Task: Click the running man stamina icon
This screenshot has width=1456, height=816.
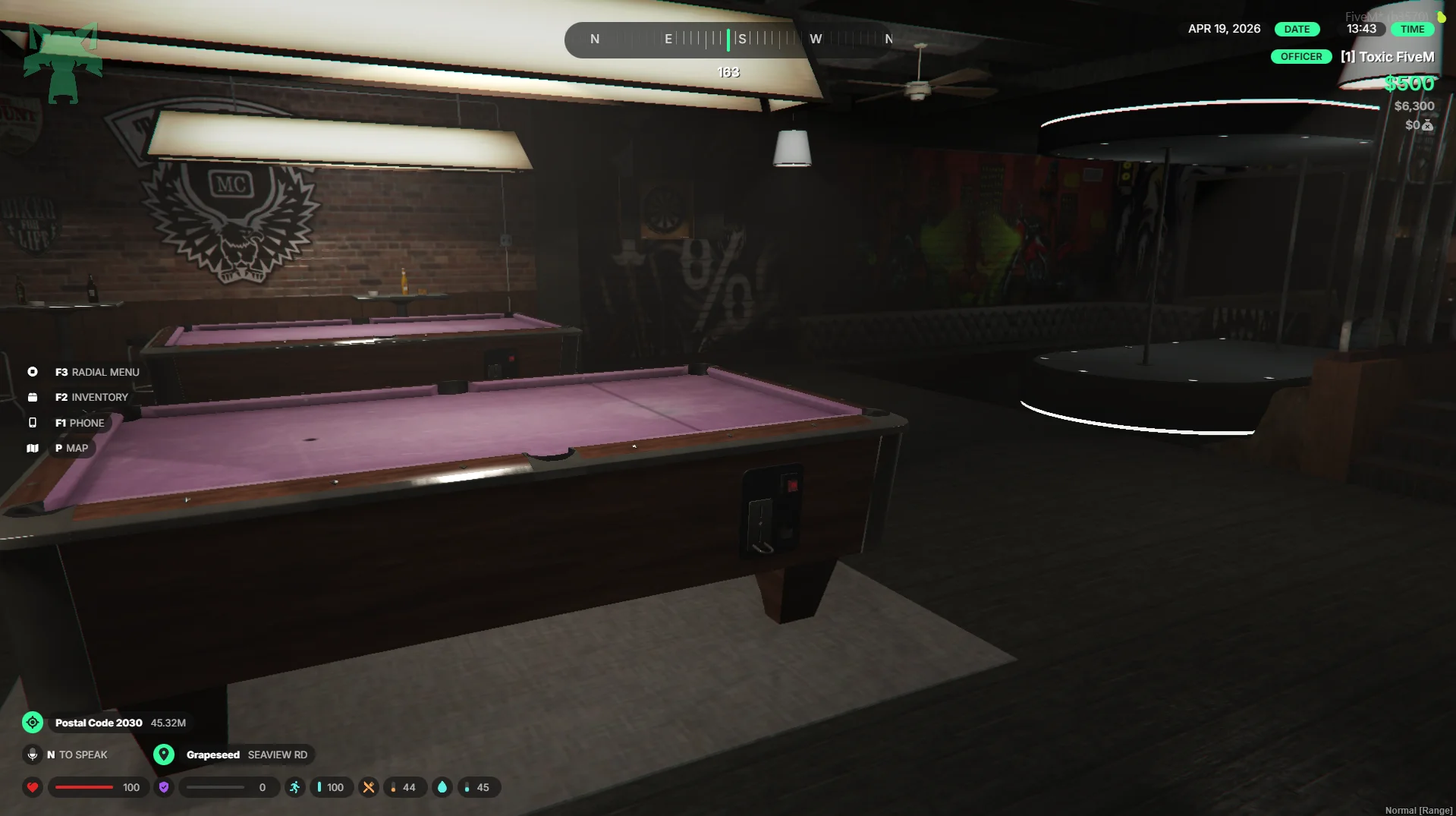Action: click(295, 787)
